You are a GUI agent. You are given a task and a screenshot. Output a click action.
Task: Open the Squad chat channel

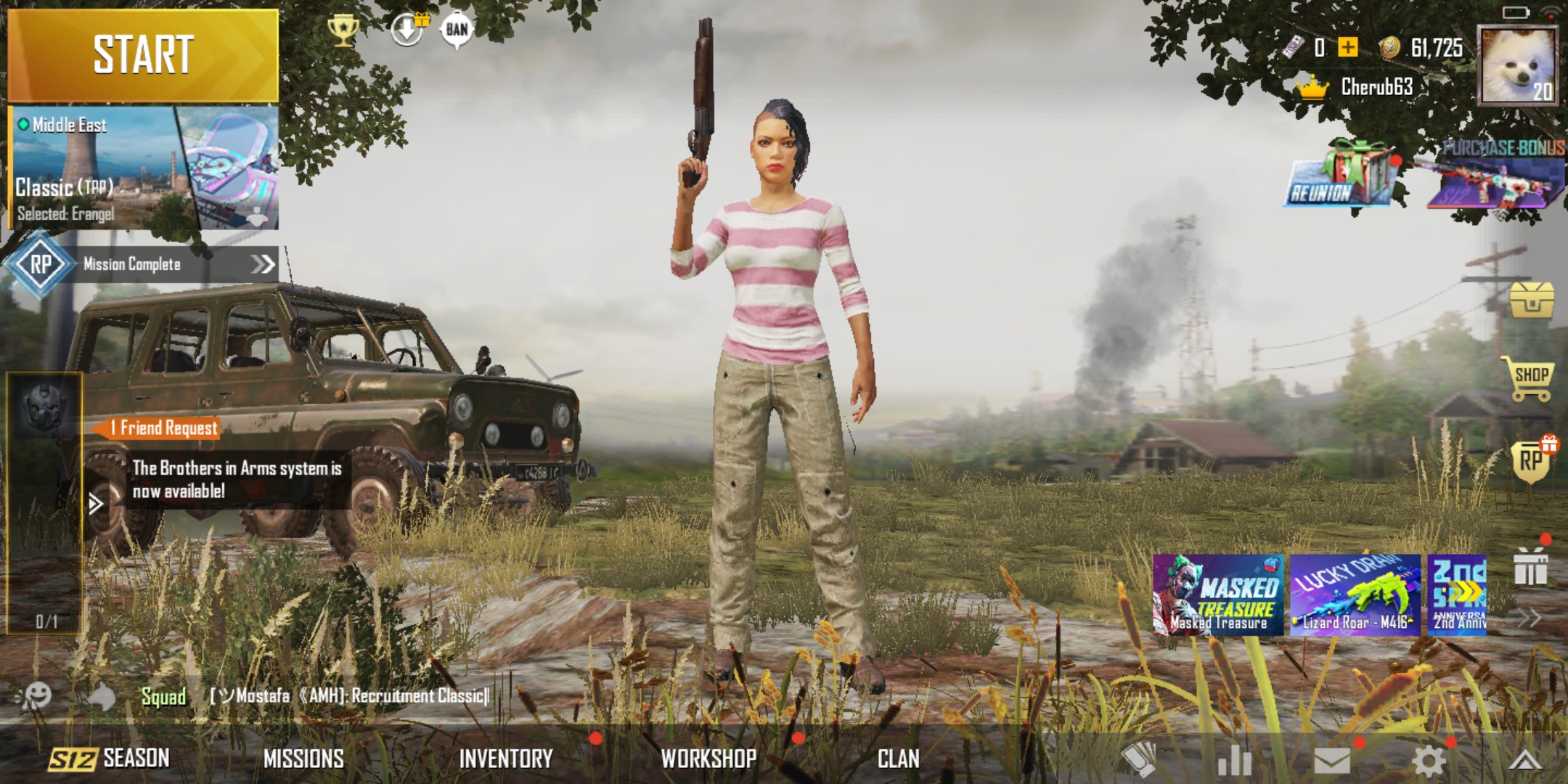[x=163, y=697]
